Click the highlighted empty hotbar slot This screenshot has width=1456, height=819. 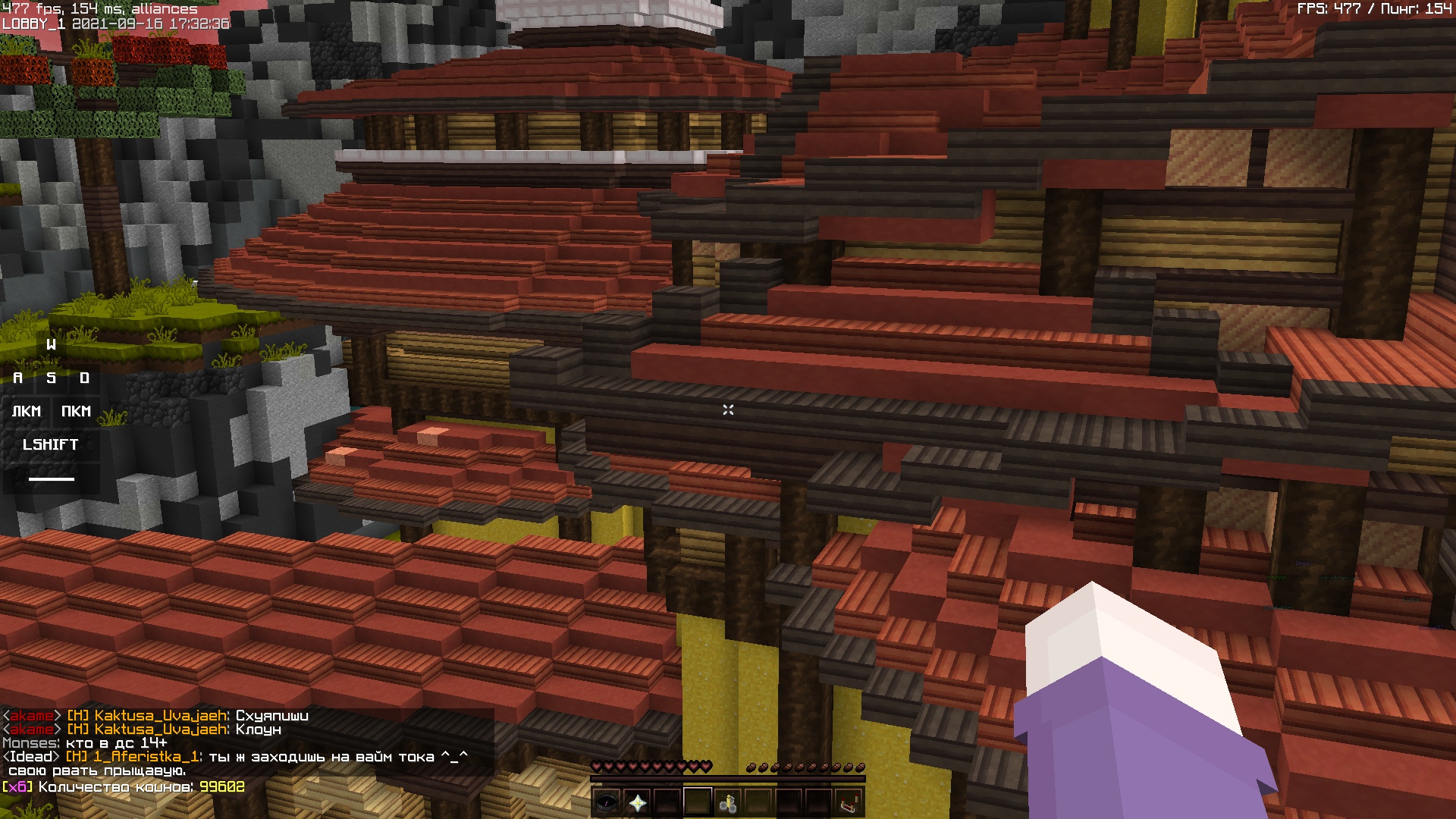point(698,802)
